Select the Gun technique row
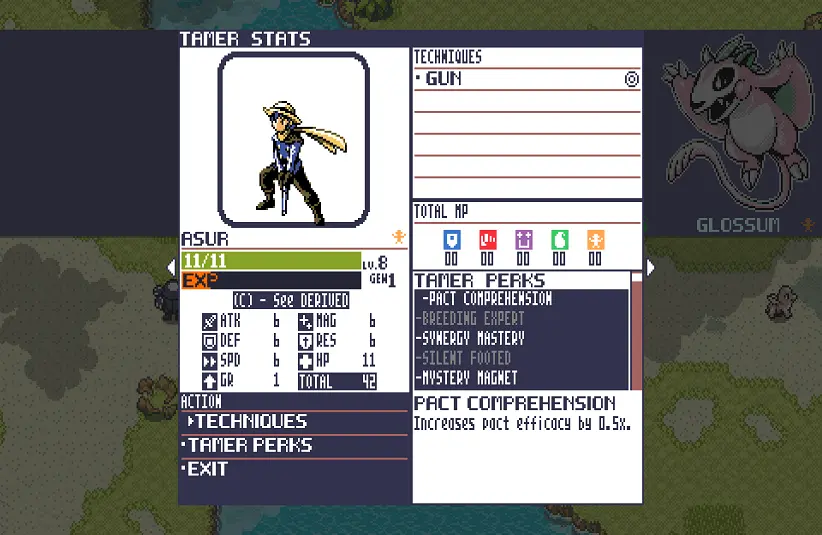This screenshot has width=822, height=535. (x=525, y=79)
